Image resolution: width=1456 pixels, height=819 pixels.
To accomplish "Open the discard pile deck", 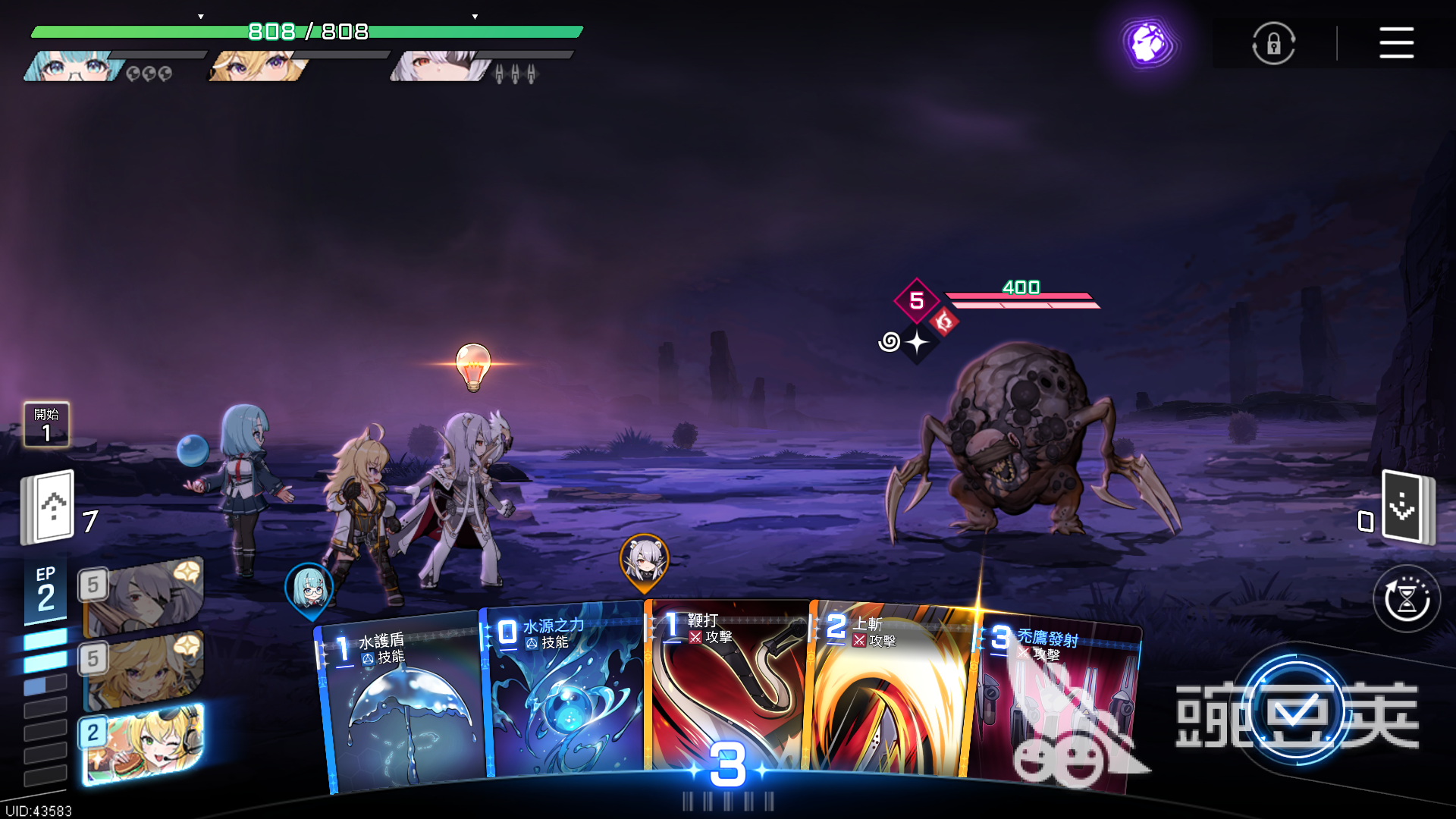I will coord(1407,507).
